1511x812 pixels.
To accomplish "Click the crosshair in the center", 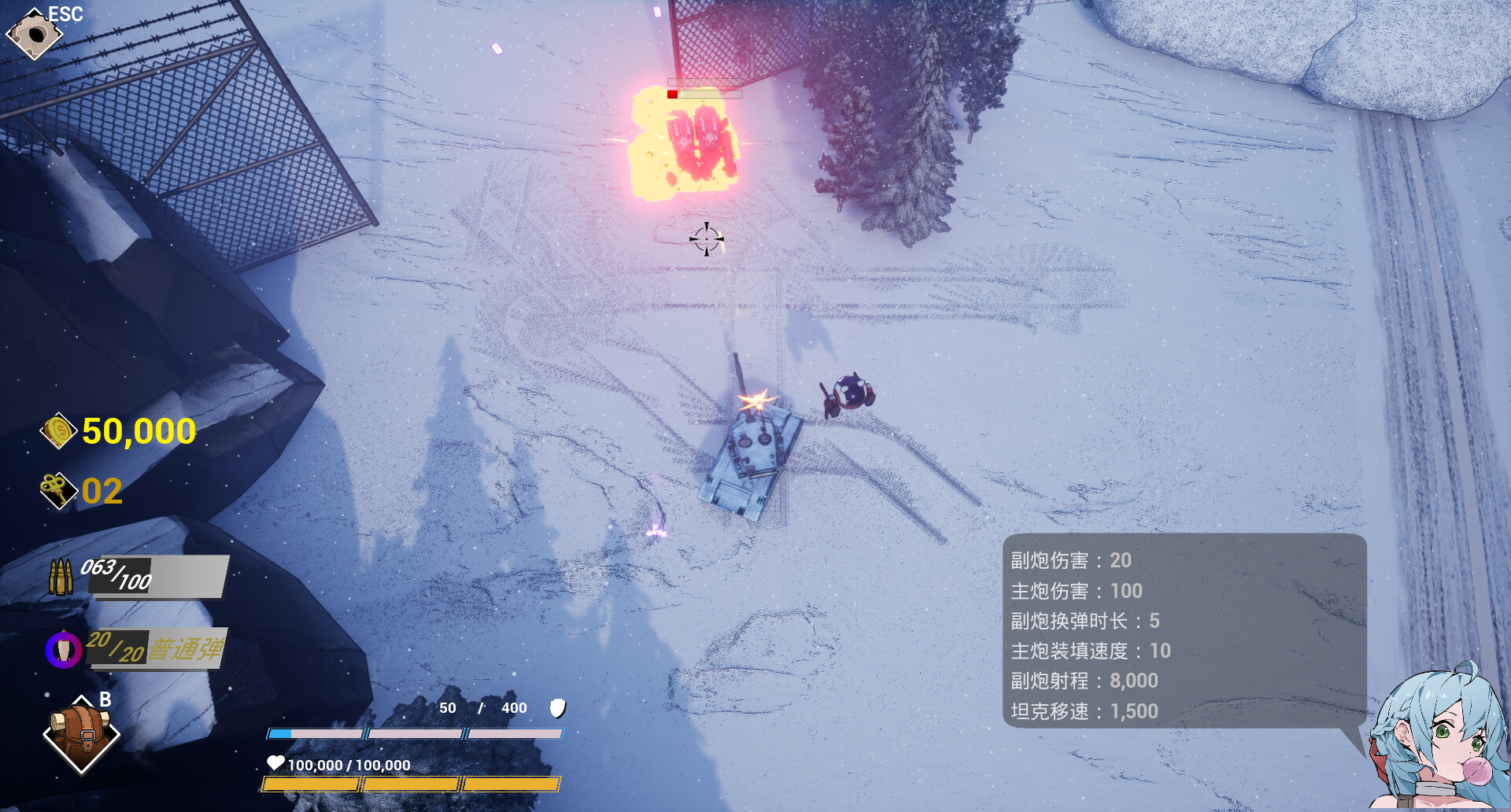I will click(x=707, y=238).
